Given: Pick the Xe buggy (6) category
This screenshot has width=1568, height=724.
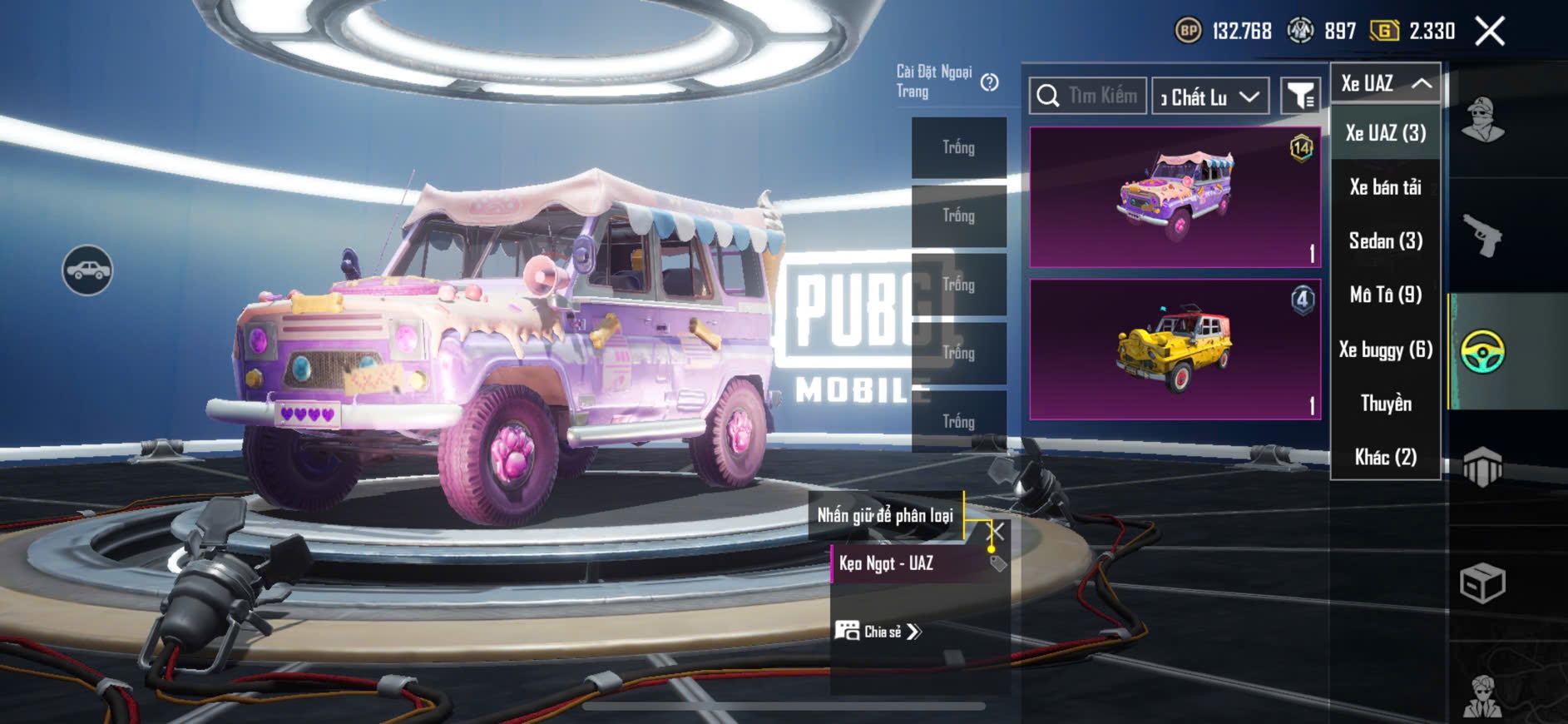Looking at the screenshot, I should 1385,350.
